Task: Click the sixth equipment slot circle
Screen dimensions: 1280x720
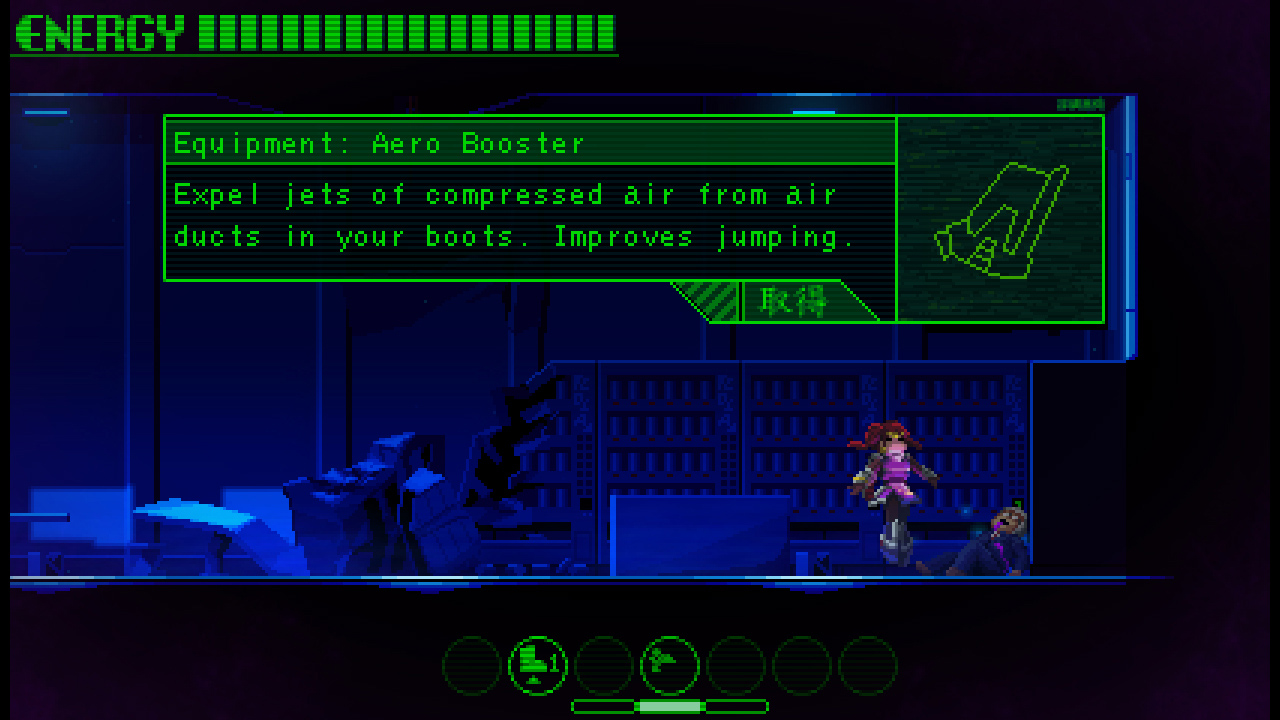Action: pos(801,665)
